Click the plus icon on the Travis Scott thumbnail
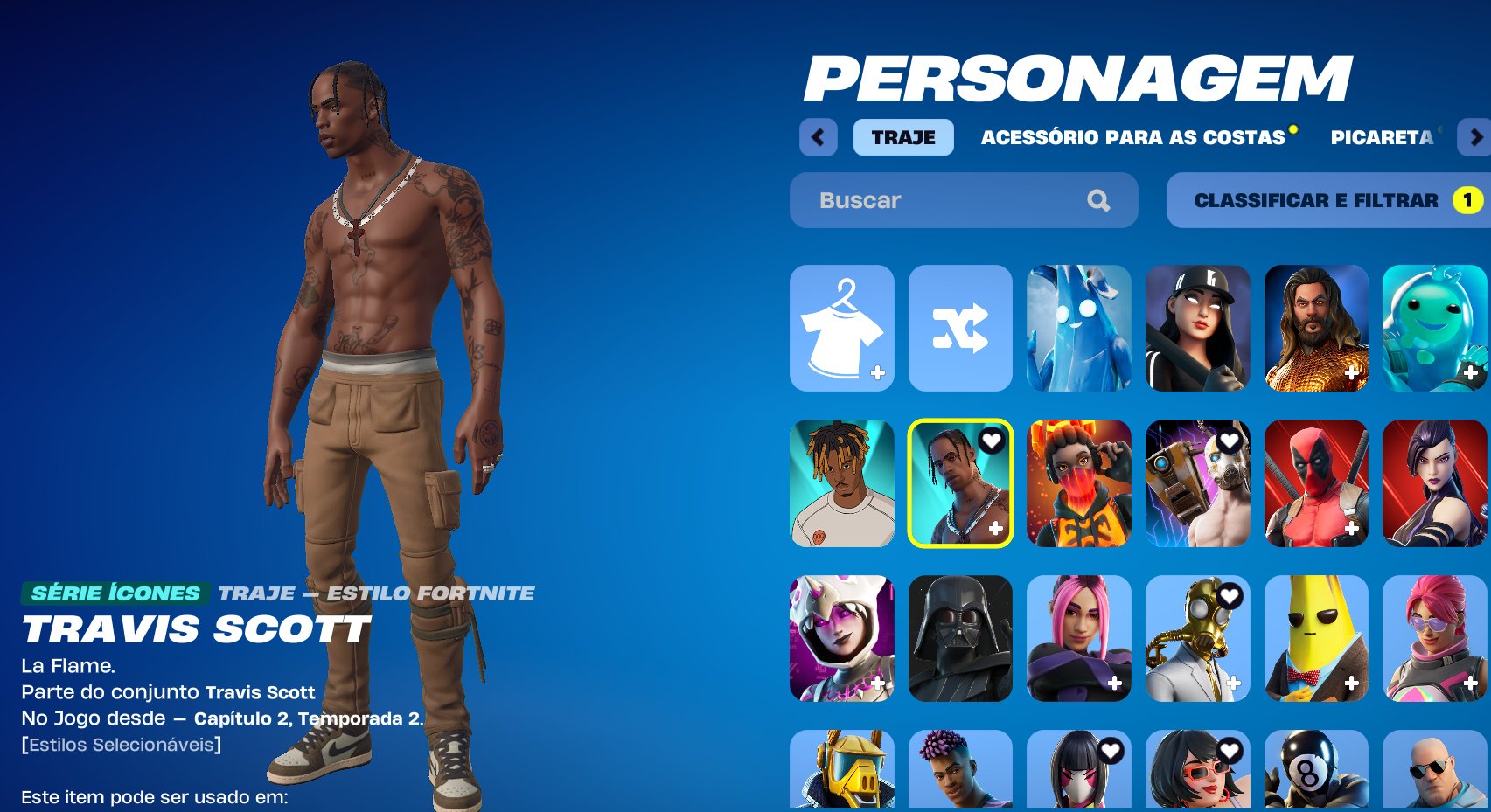 pyautogui.click(x=994, y=526)
